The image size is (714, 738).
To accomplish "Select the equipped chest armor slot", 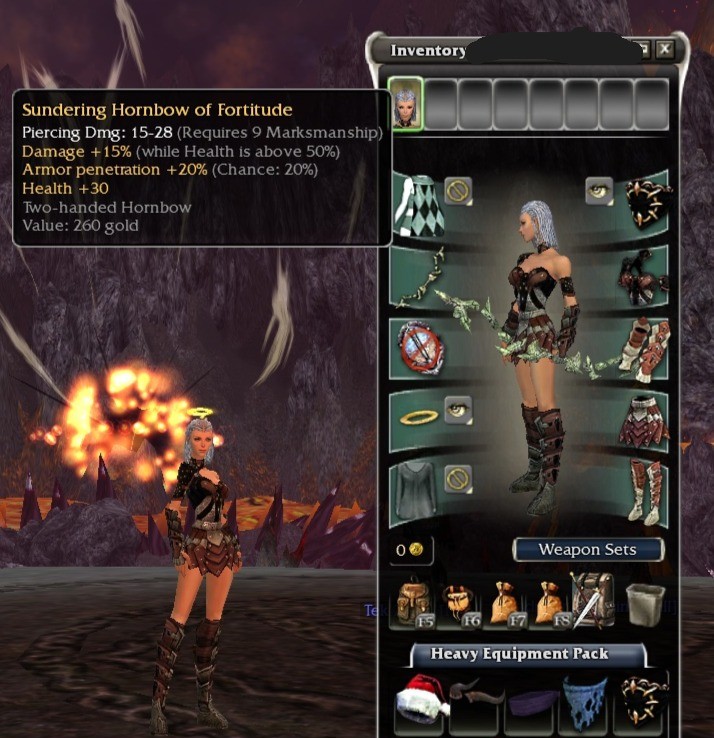I will (x=643, y=275).
